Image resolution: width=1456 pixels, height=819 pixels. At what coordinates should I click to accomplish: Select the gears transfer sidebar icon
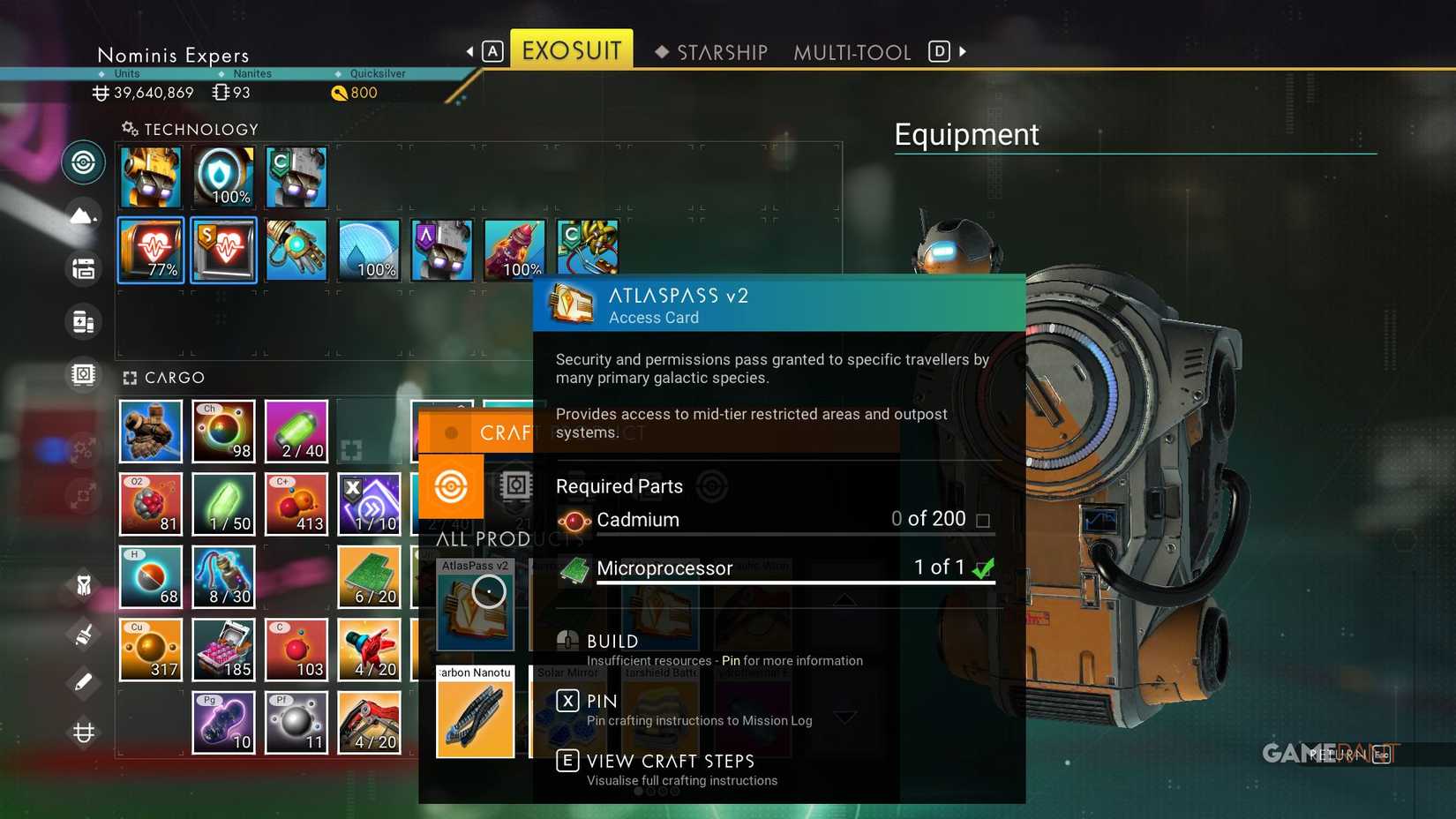(x=83, y=448)
